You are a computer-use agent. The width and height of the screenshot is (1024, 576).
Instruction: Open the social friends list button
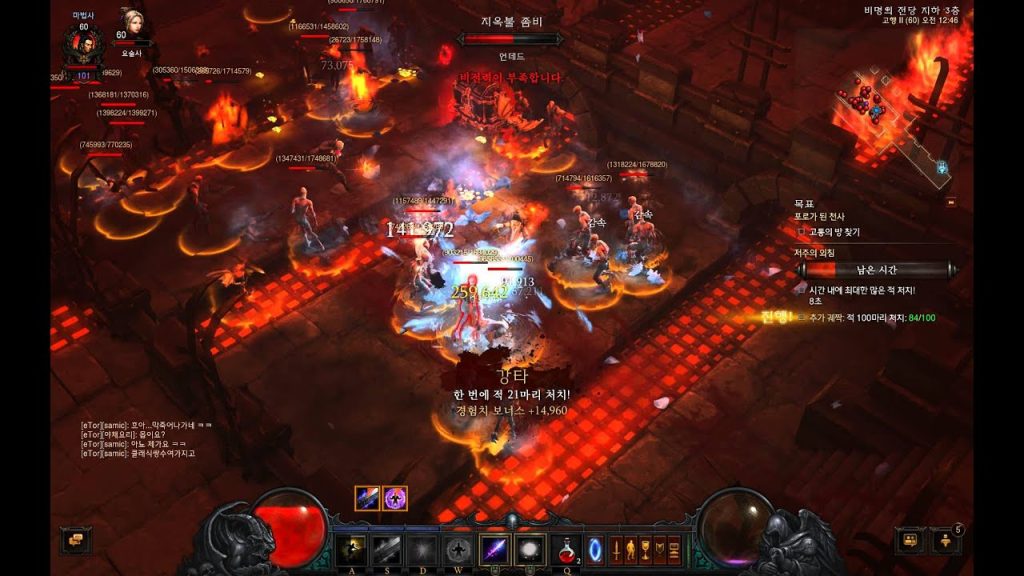pos(910,541)
